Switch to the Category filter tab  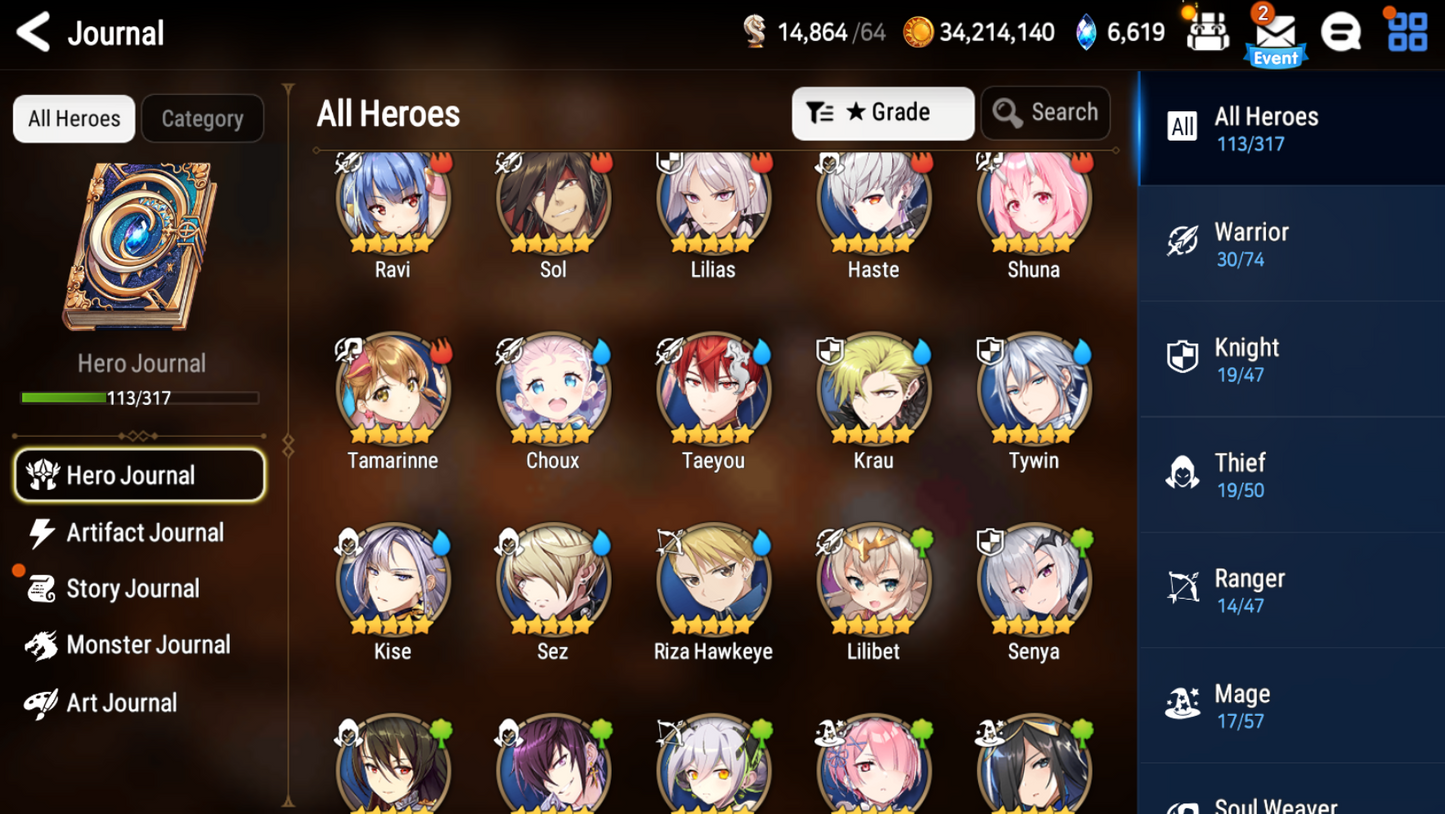tap(202, 118)
